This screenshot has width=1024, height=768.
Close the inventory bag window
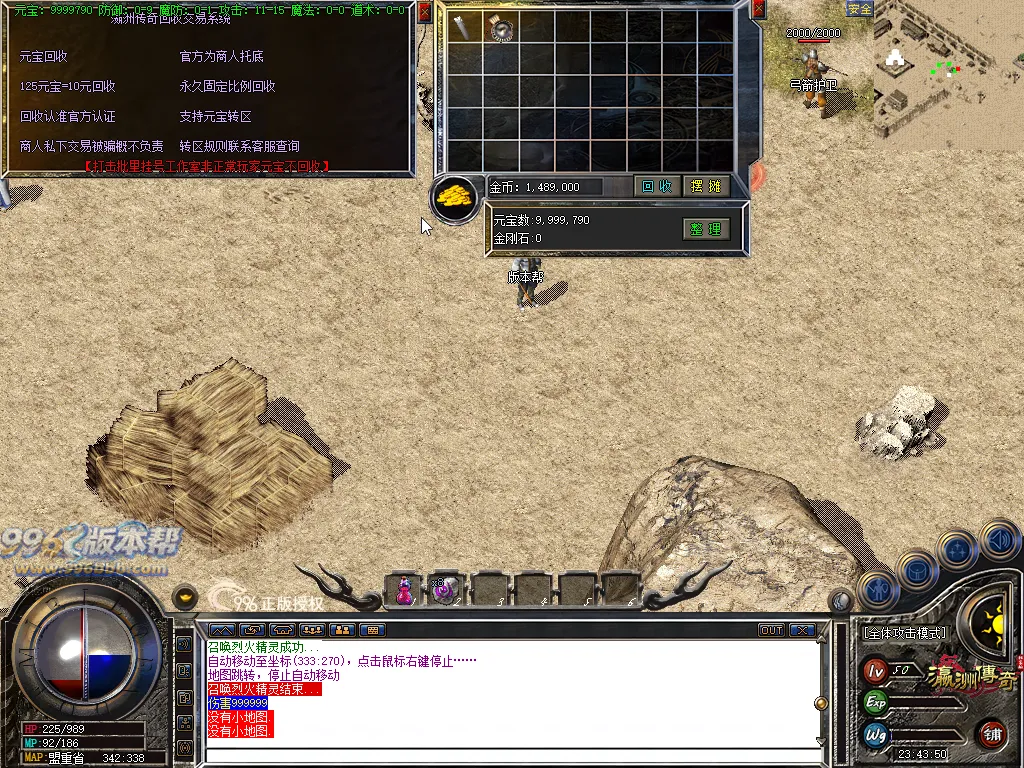[758, 10]
